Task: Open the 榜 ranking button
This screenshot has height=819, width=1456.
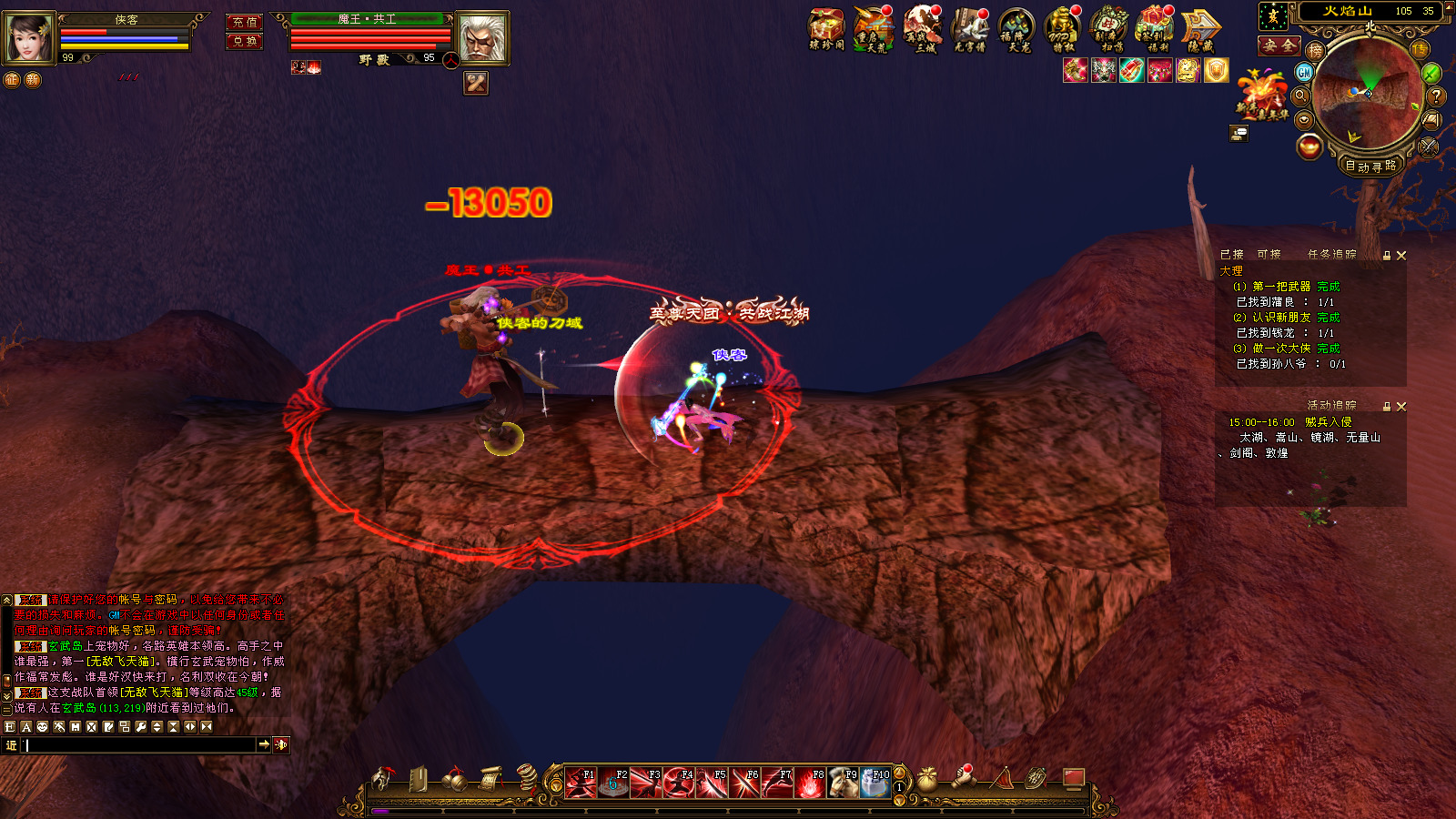Action: (x=1315, y=51)
